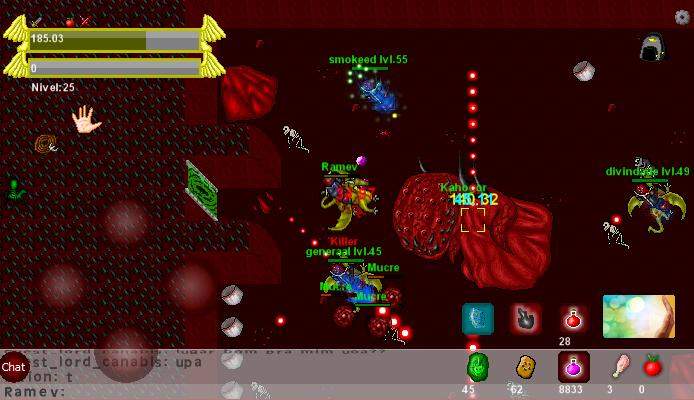Use the red health potion
The width and height of the screenshot is (694, 400).
click(573, 319)
